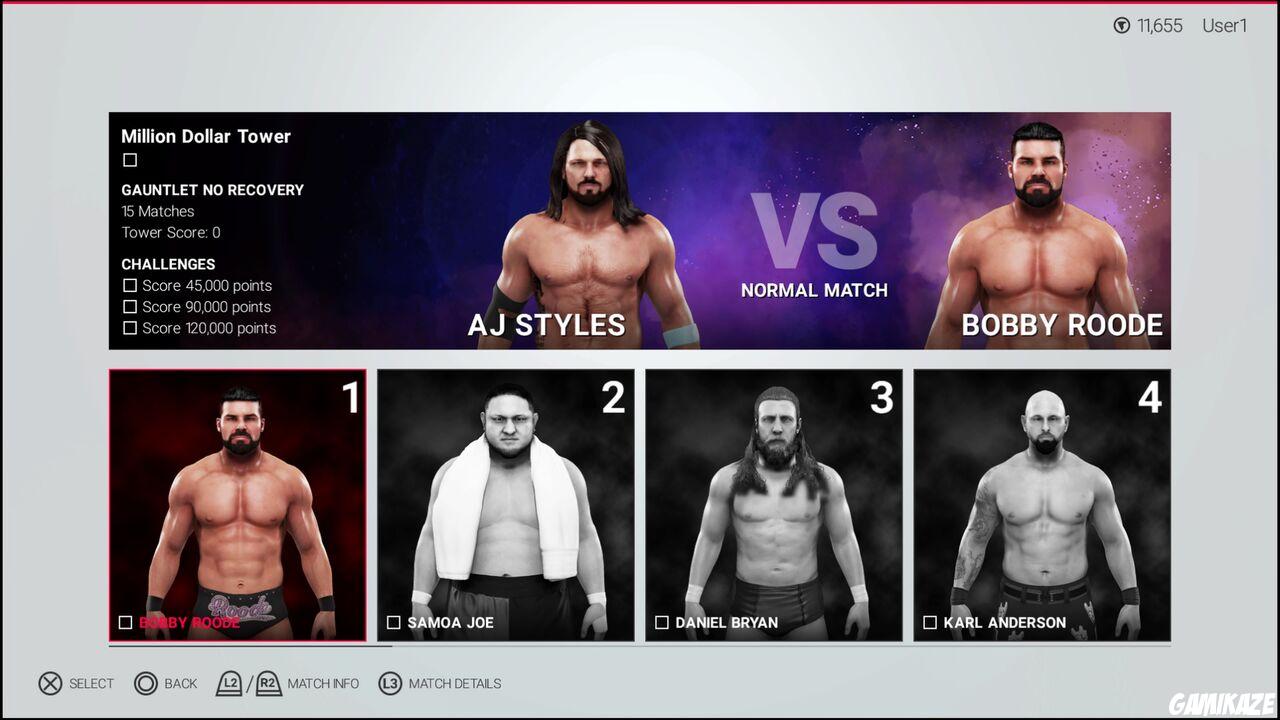The height and width of the screenshot is (720, 1280).
Task: Open MATCH DETAILS from the bottom bar
Action: click(455, 684)
